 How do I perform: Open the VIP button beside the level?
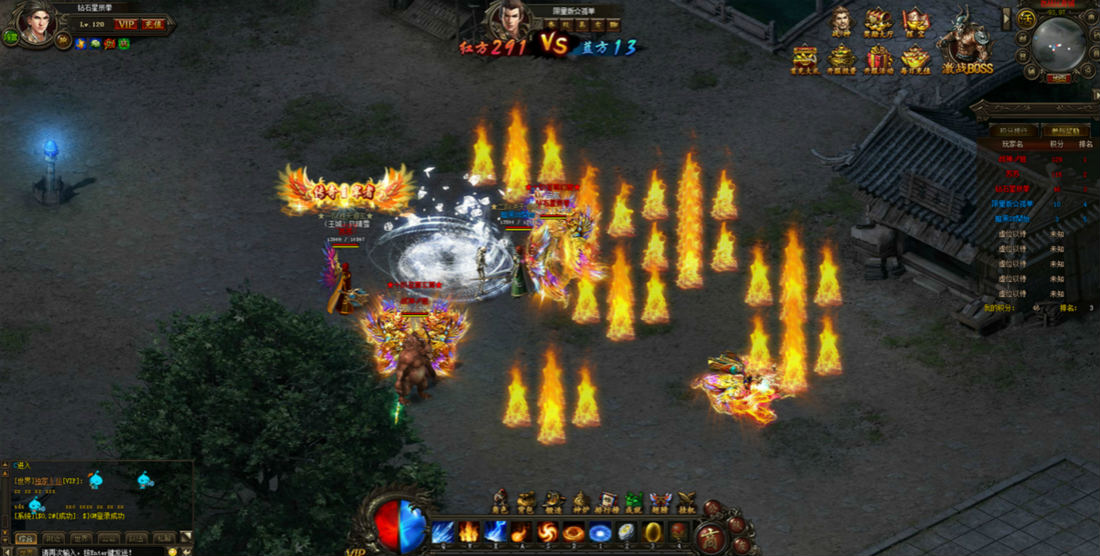[x=126, y=23]
